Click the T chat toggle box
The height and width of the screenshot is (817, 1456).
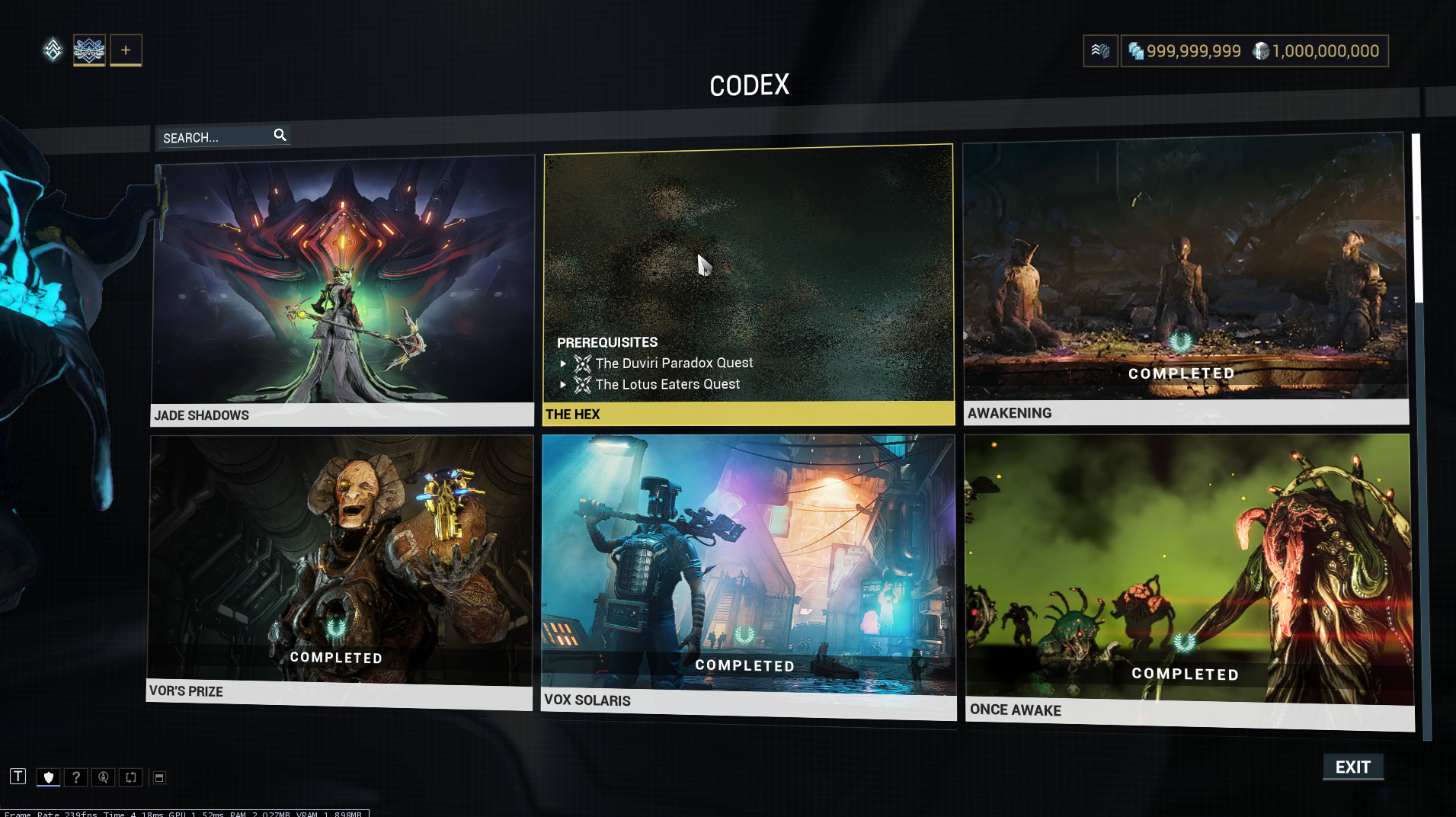(18, 777)
